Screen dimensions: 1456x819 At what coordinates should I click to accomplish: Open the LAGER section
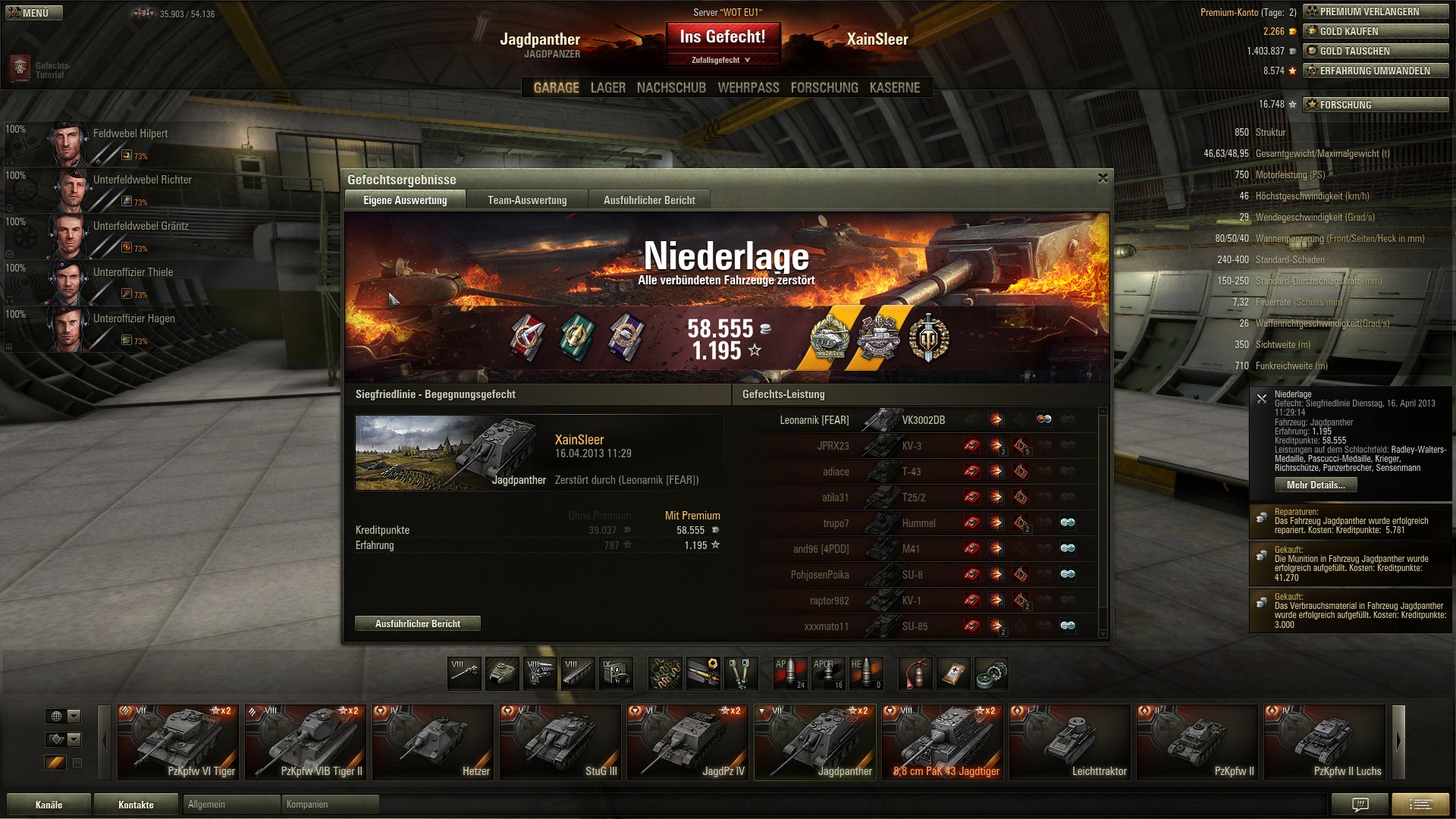608,88
